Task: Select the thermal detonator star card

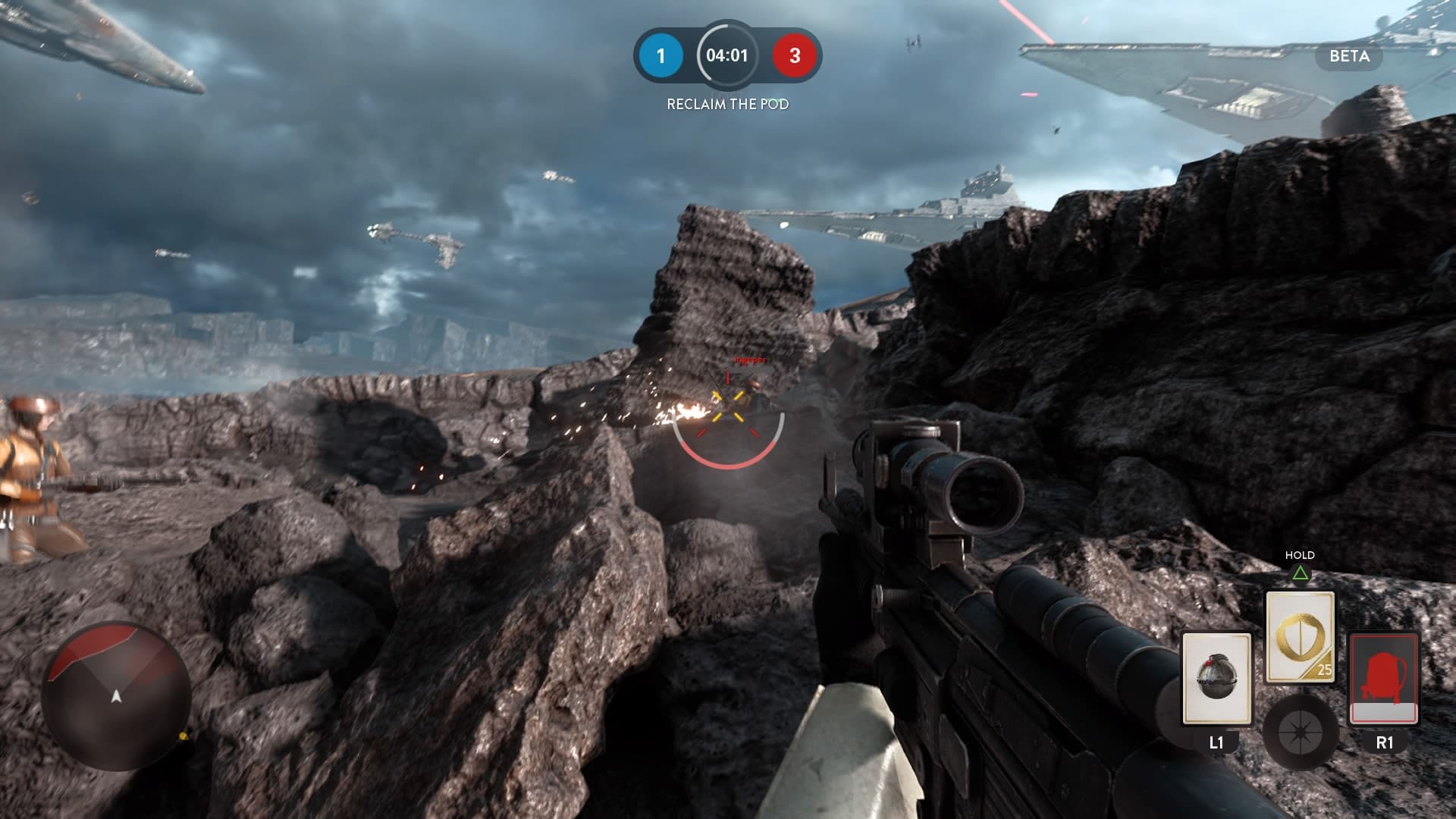Action: [x=1216, y=678]
